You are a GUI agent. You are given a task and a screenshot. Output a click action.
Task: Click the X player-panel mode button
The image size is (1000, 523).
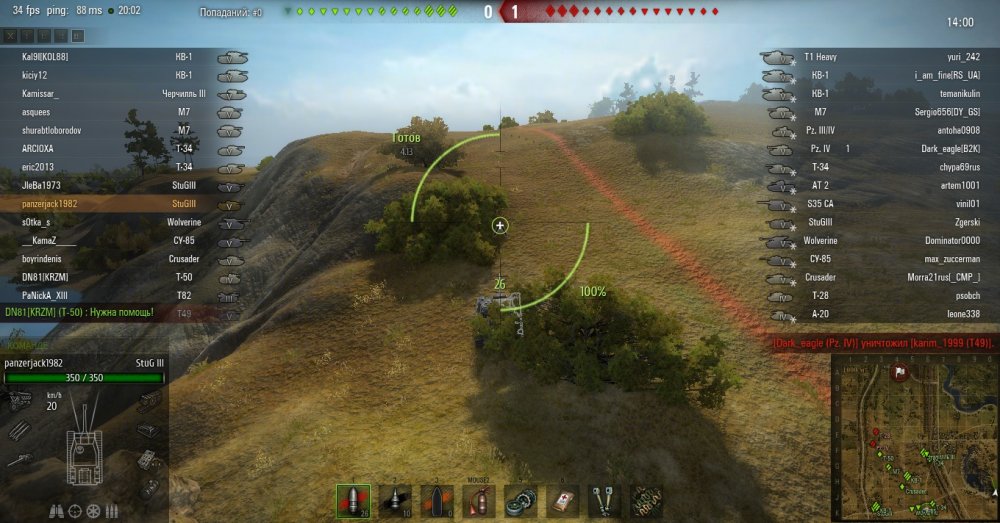(x=12, y=36)
